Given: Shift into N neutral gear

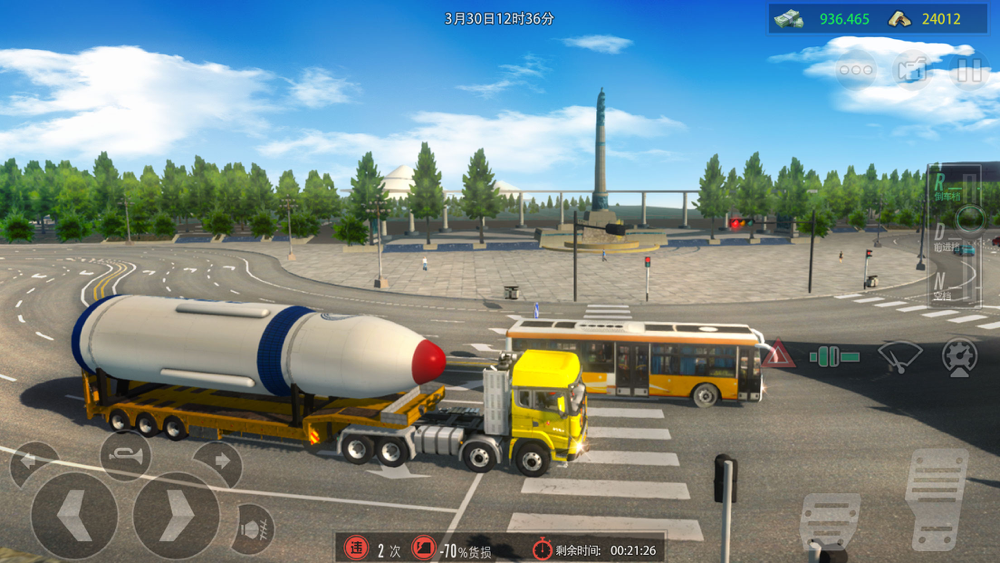Looking at the screenshot, I should (x=941, y=284).
